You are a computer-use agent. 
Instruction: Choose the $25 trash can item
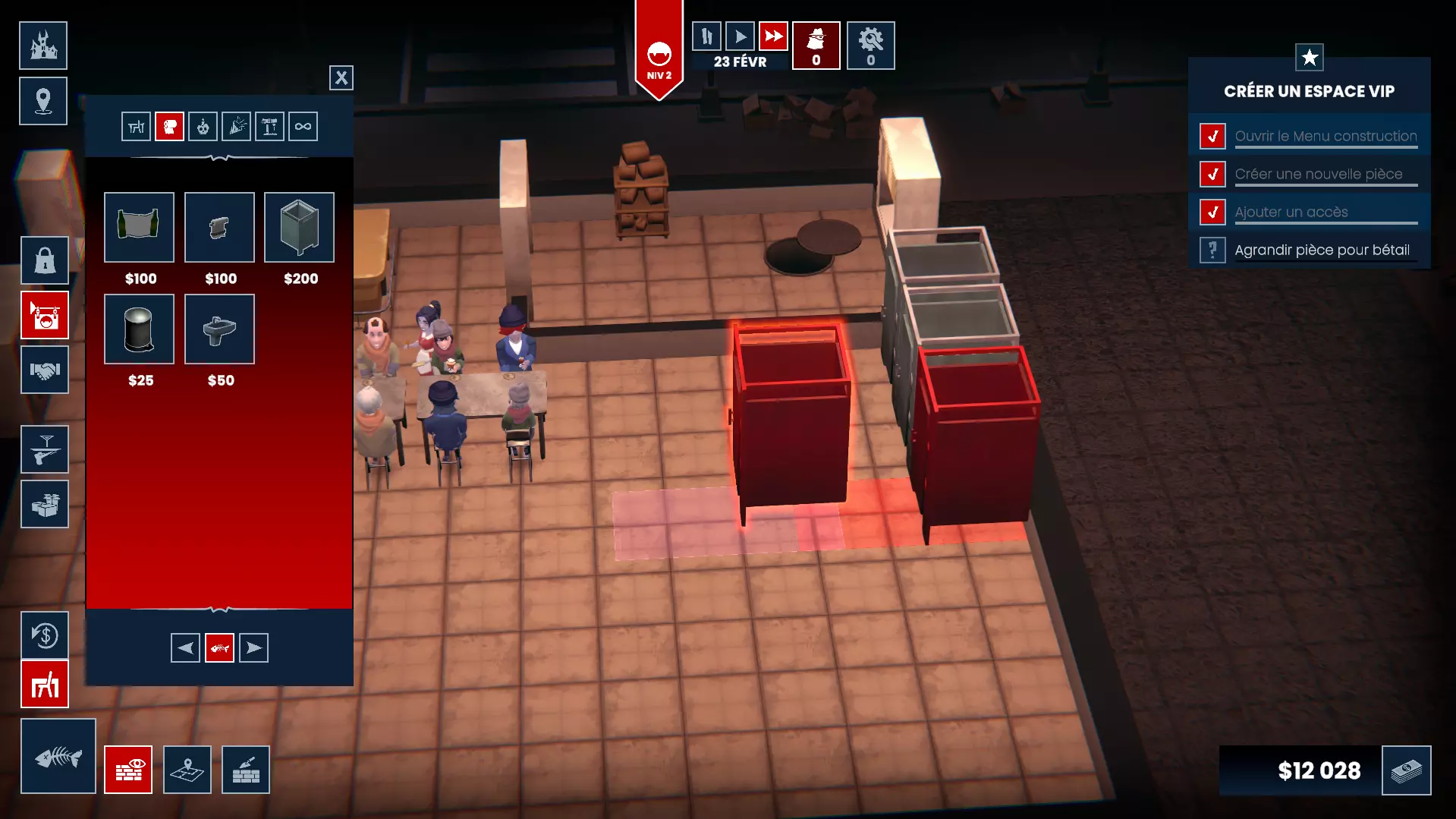(x=139, y=329)
